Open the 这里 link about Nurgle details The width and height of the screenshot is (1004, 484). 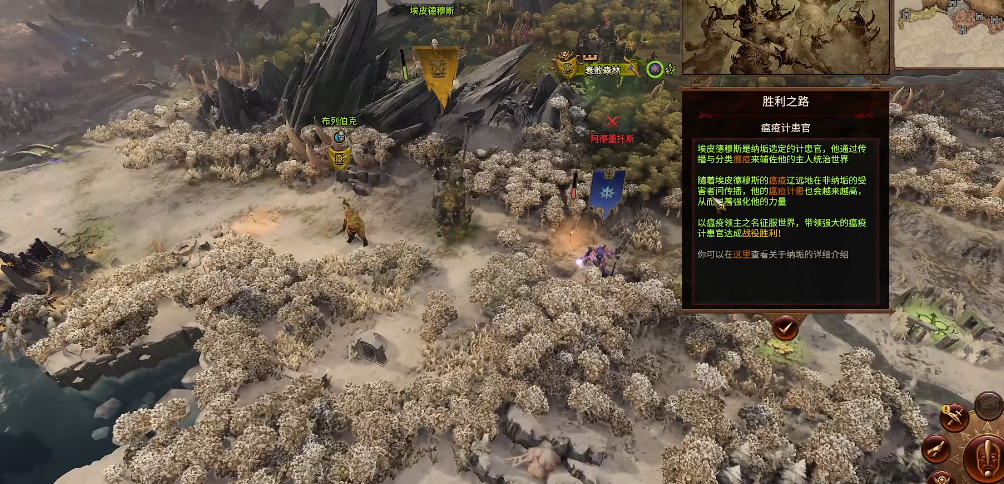coord(740,254)
